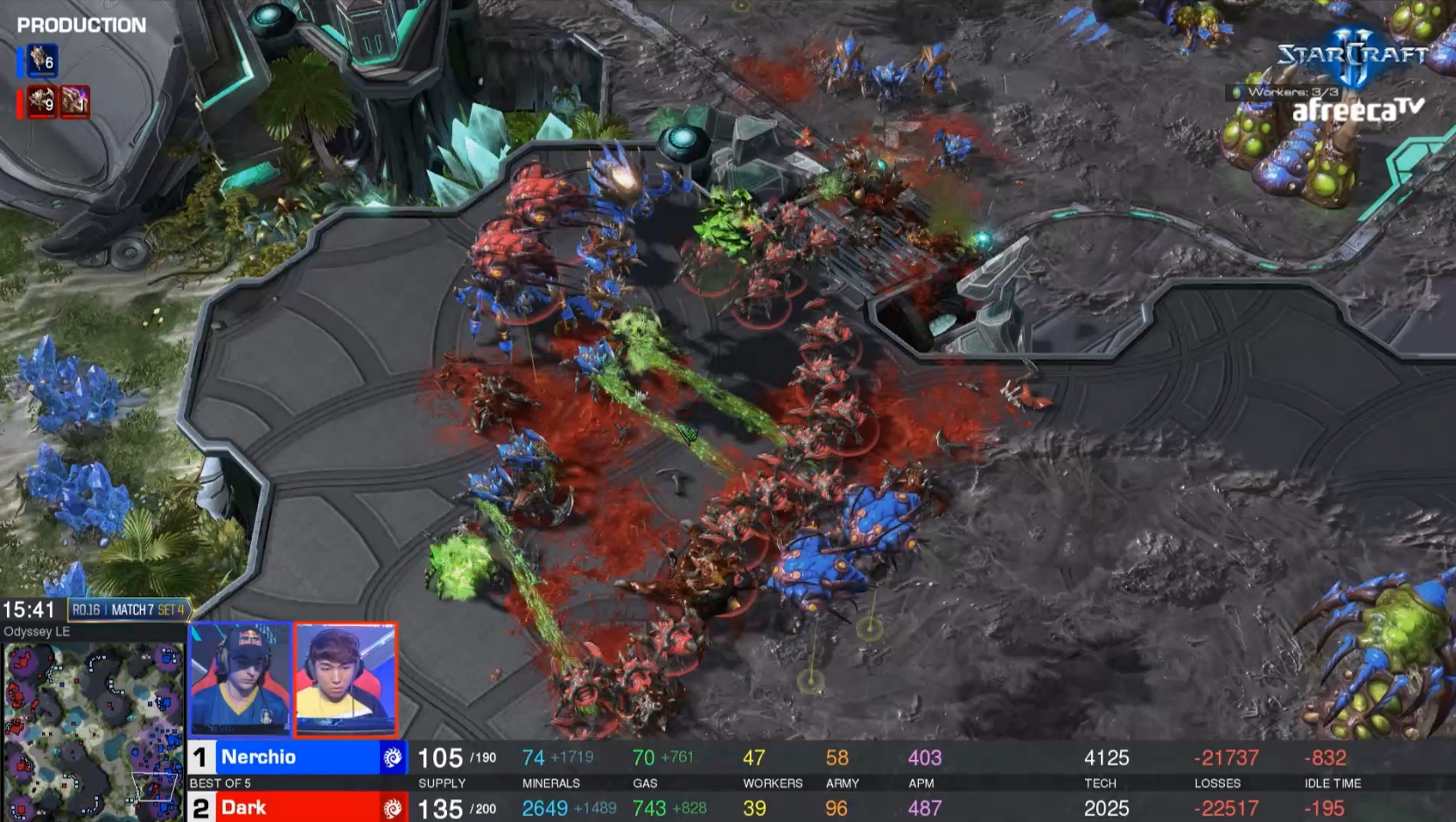1456x822 pixels.
Task: Click the red-framed Dark webcam portrait
Action: 346,679
